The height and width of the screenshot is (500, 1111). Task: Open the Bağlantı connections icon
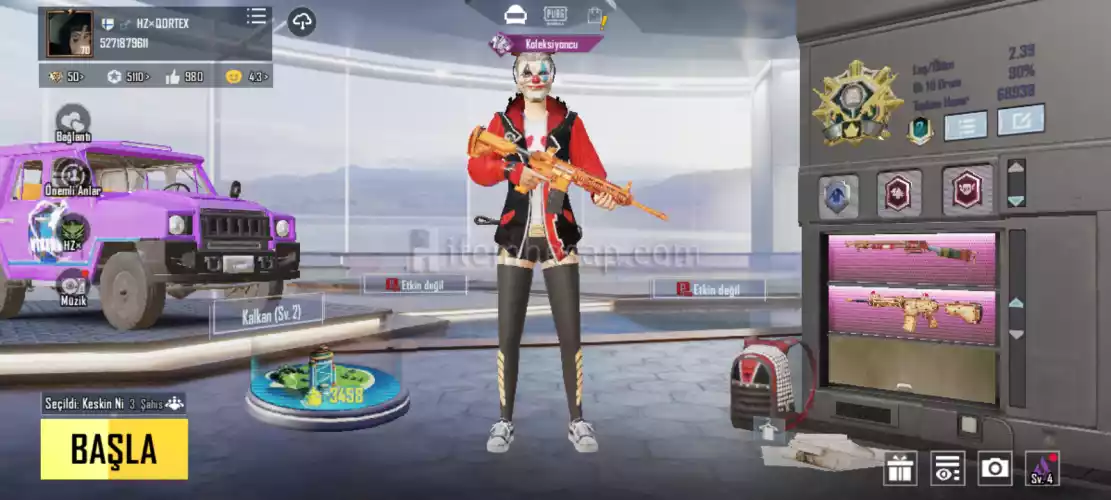[73, 121]
